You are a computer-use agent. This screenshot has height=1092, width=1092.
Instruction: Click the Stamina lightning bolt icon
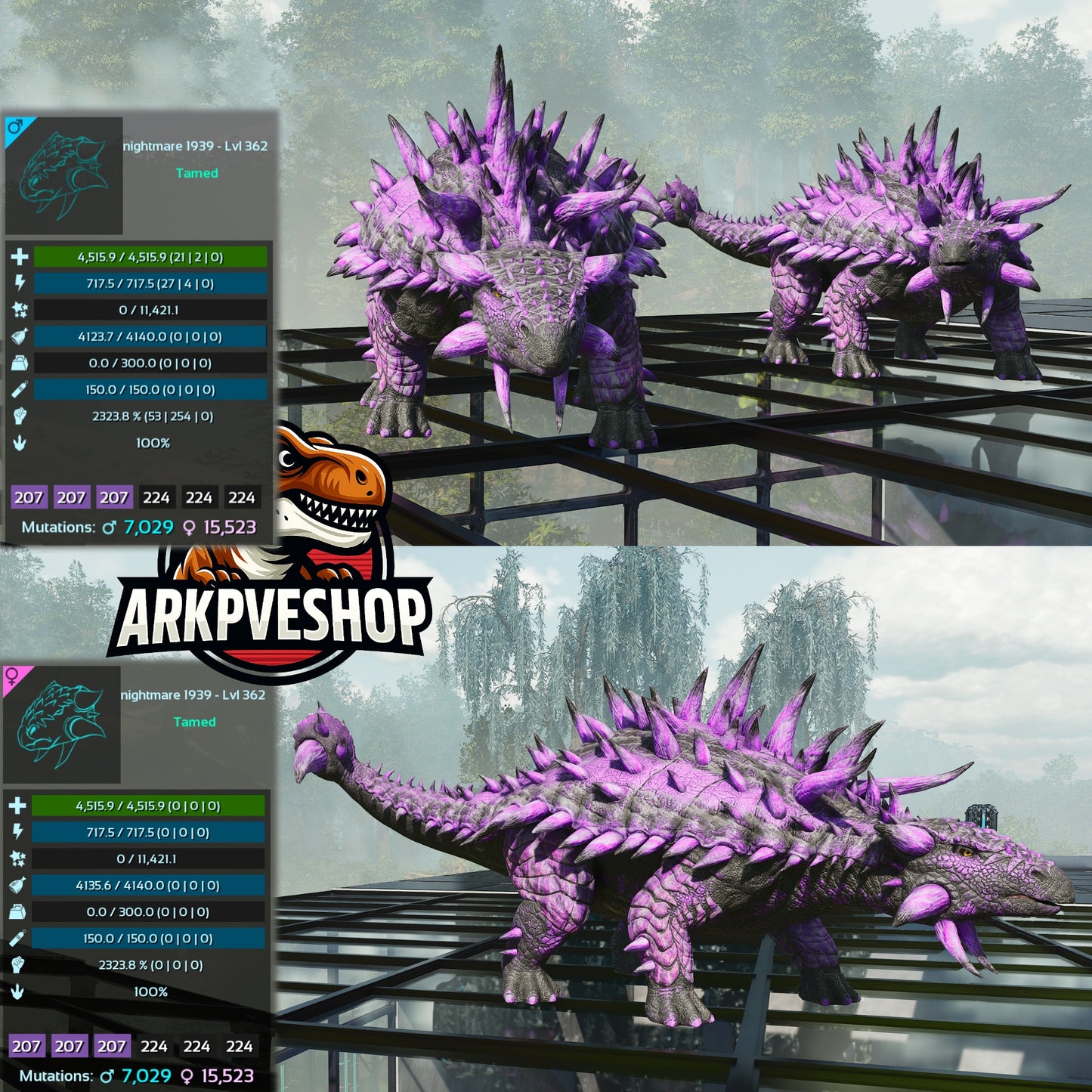tap(20, 285)
